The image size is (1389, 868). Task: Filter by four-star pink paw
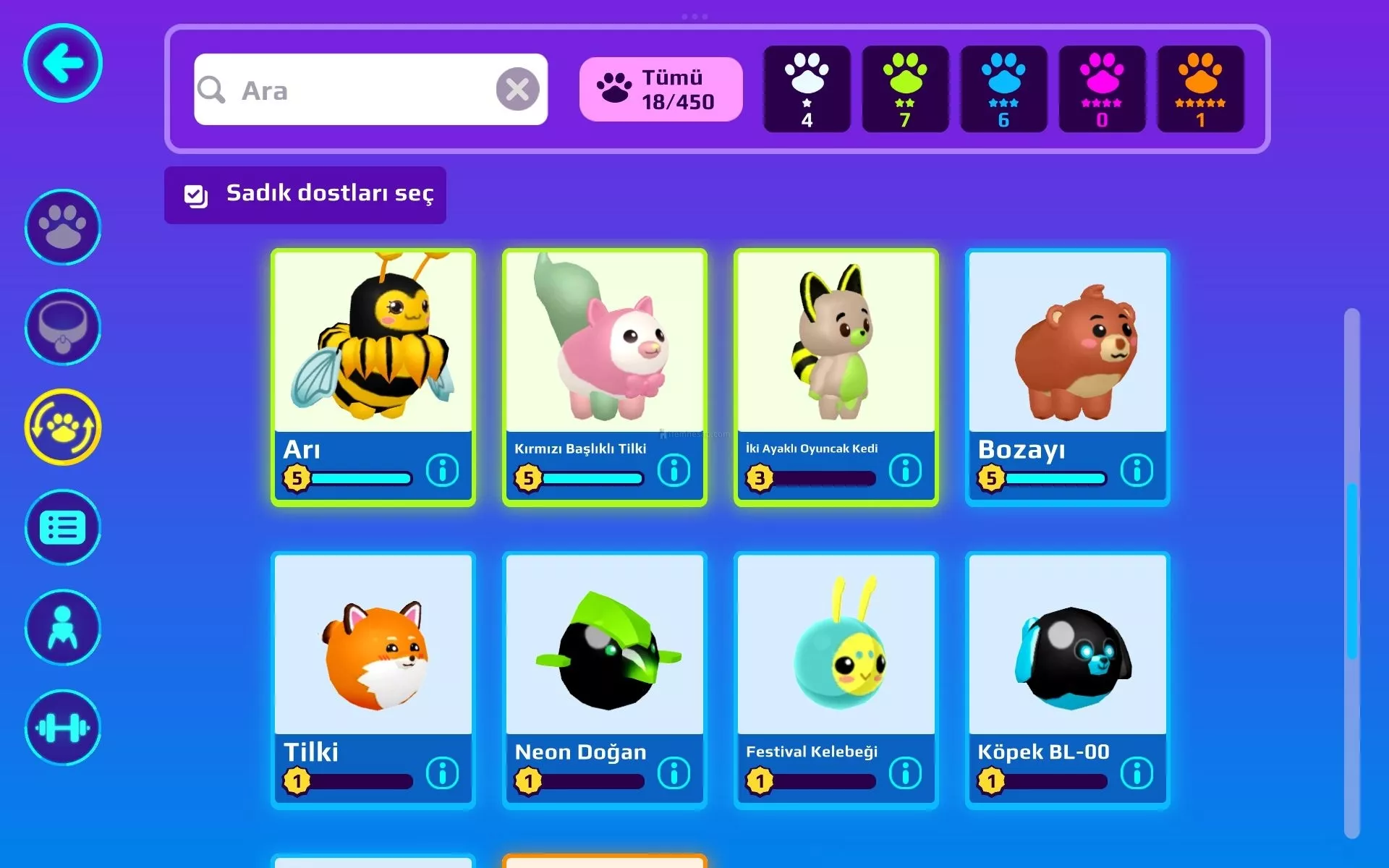click(1102, 90)
